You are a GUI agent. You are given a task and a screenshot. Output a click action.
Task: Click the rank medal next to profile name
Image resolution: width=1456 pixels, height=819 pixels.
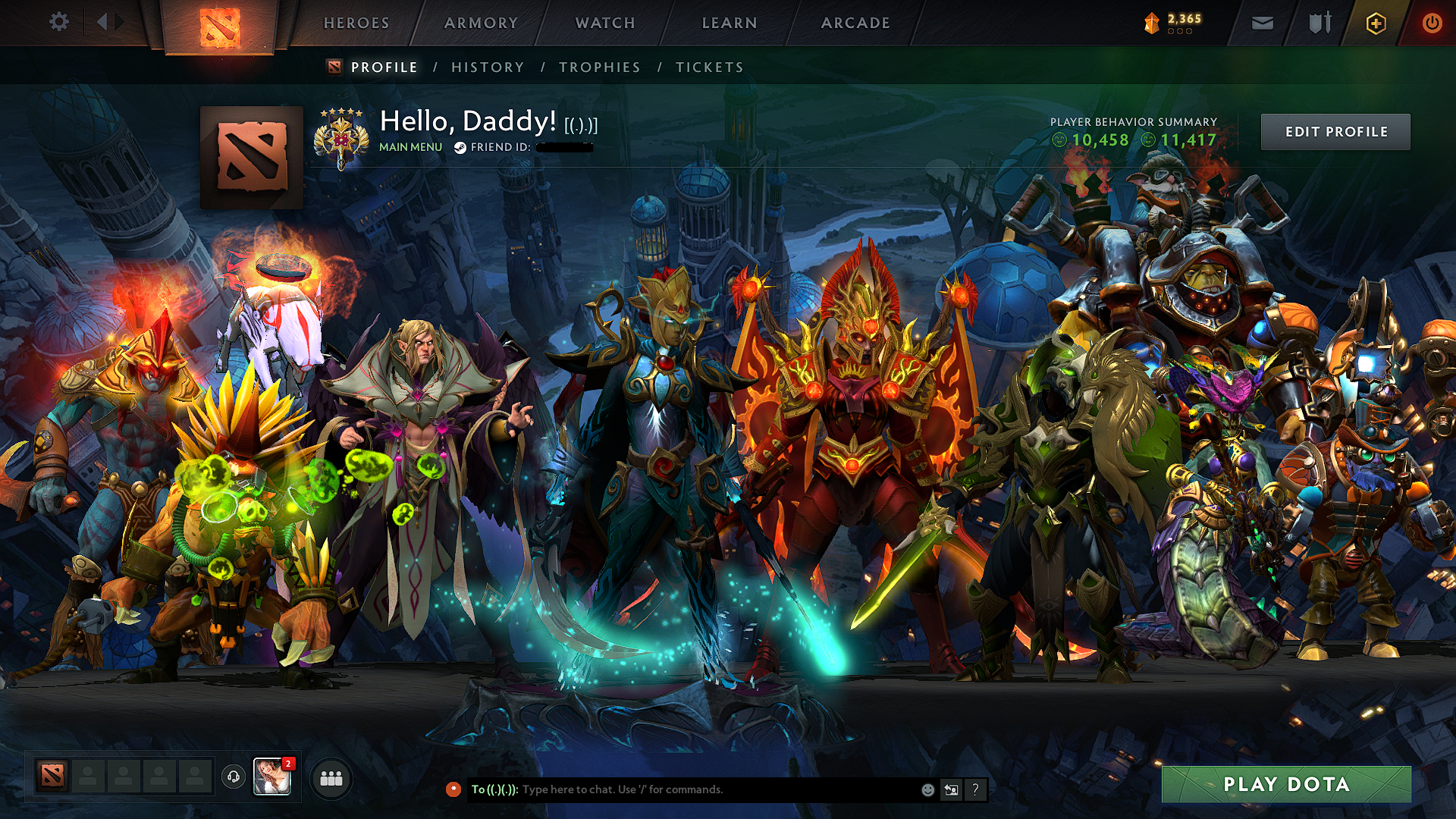click(x=342, y=136)
